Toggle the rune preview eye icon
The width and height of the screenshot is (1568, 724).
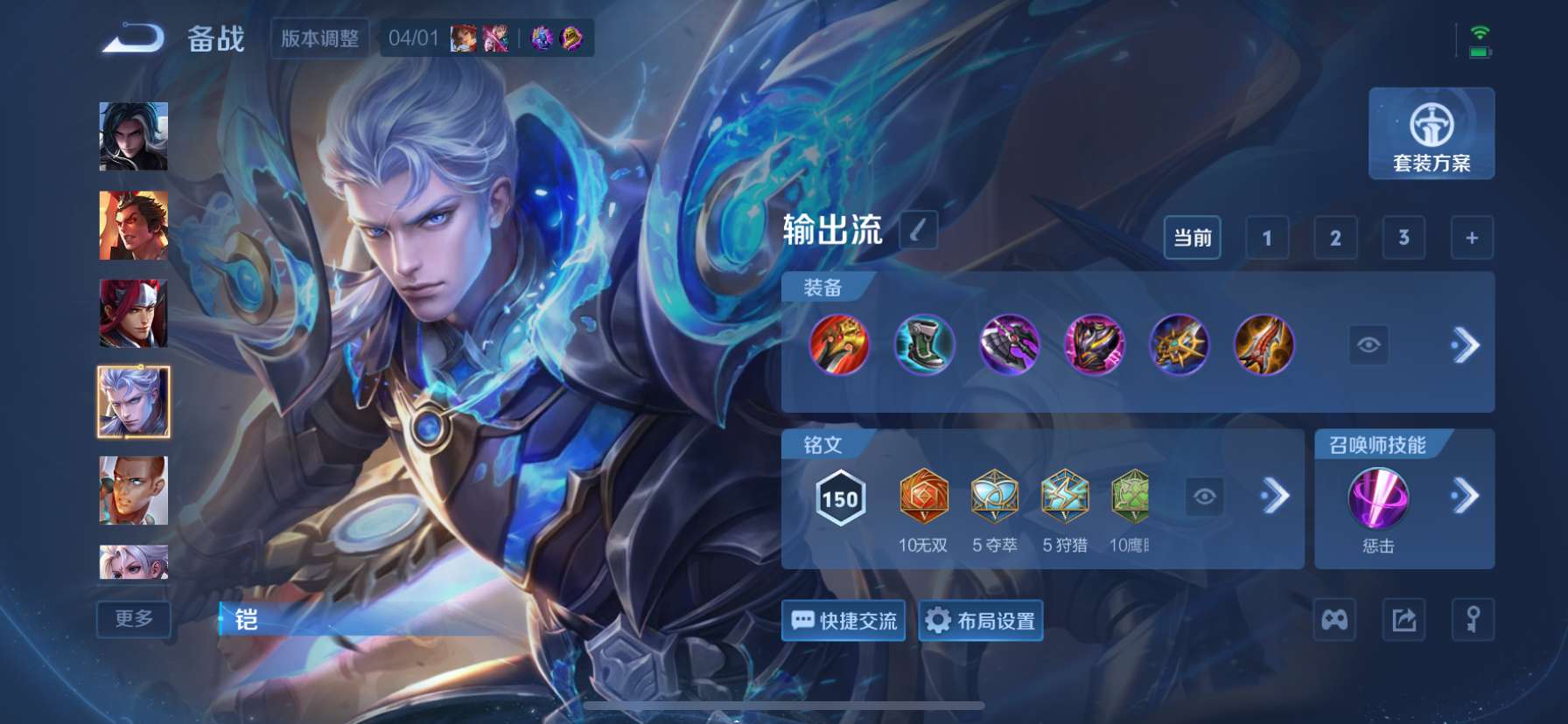click(1206, 497)
